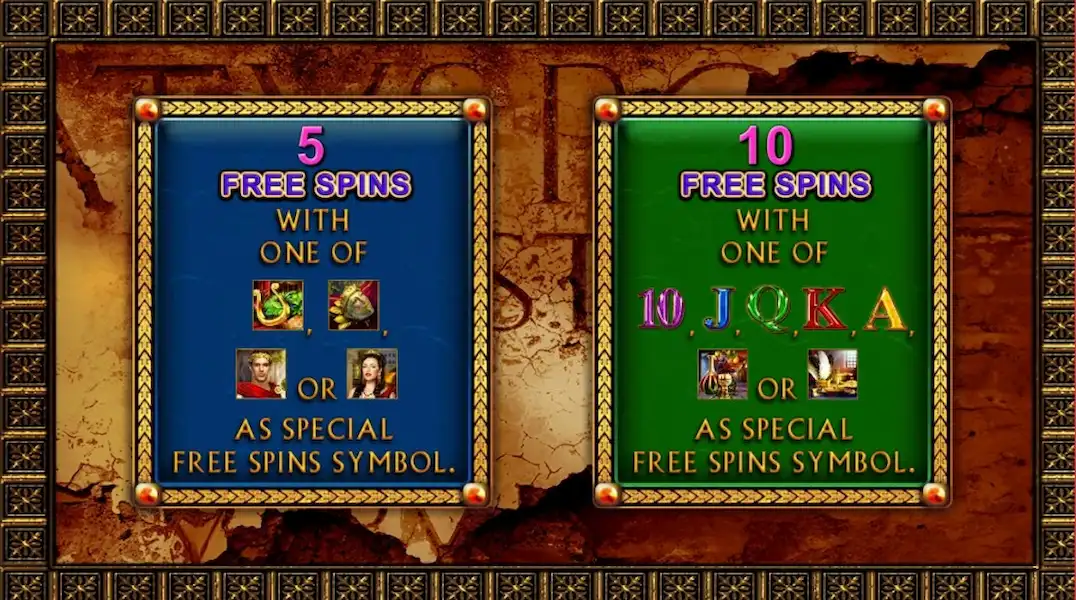Viewport: 1076px width, 600px height.
Task: Select the green 10 Free Spins panel
Action: 771,301
